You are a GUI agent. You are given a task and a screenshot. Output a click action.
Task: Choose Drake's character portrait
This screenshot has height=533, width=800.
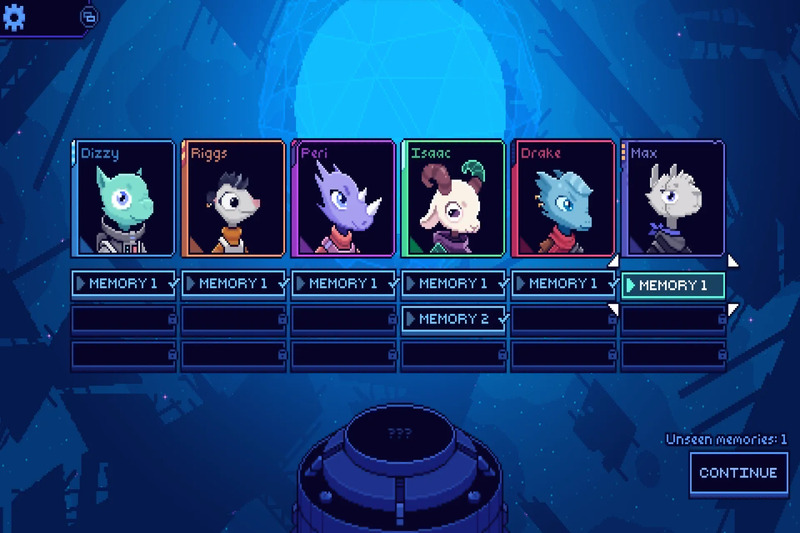[x=563, y=198]
